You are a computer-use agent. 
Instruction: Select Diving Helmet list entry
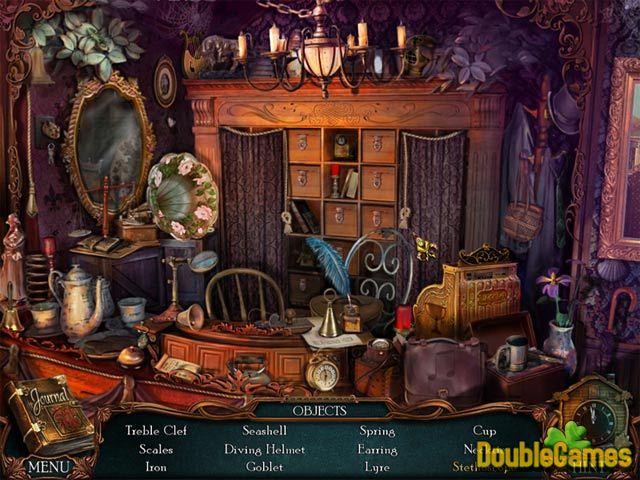265,449
